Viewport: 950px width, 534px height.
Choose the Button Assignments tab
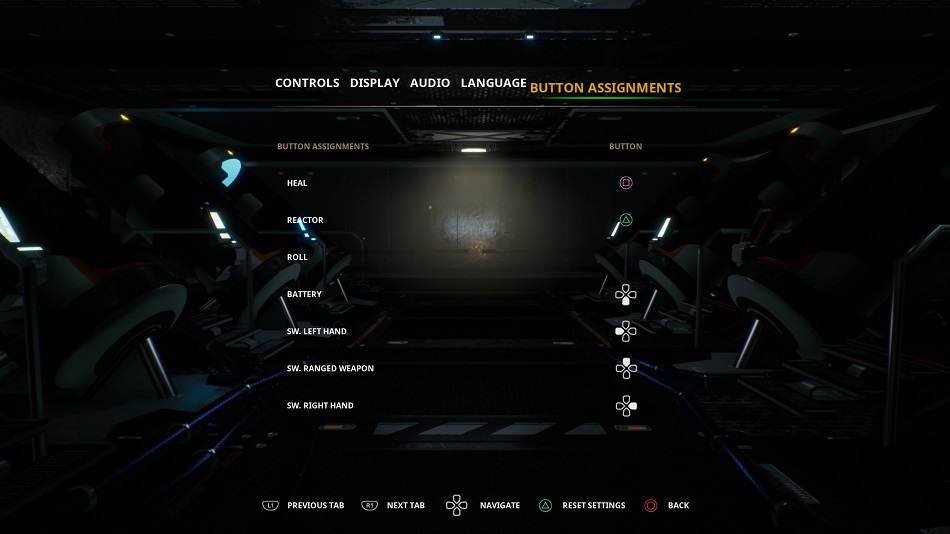[x=605, y=88]
